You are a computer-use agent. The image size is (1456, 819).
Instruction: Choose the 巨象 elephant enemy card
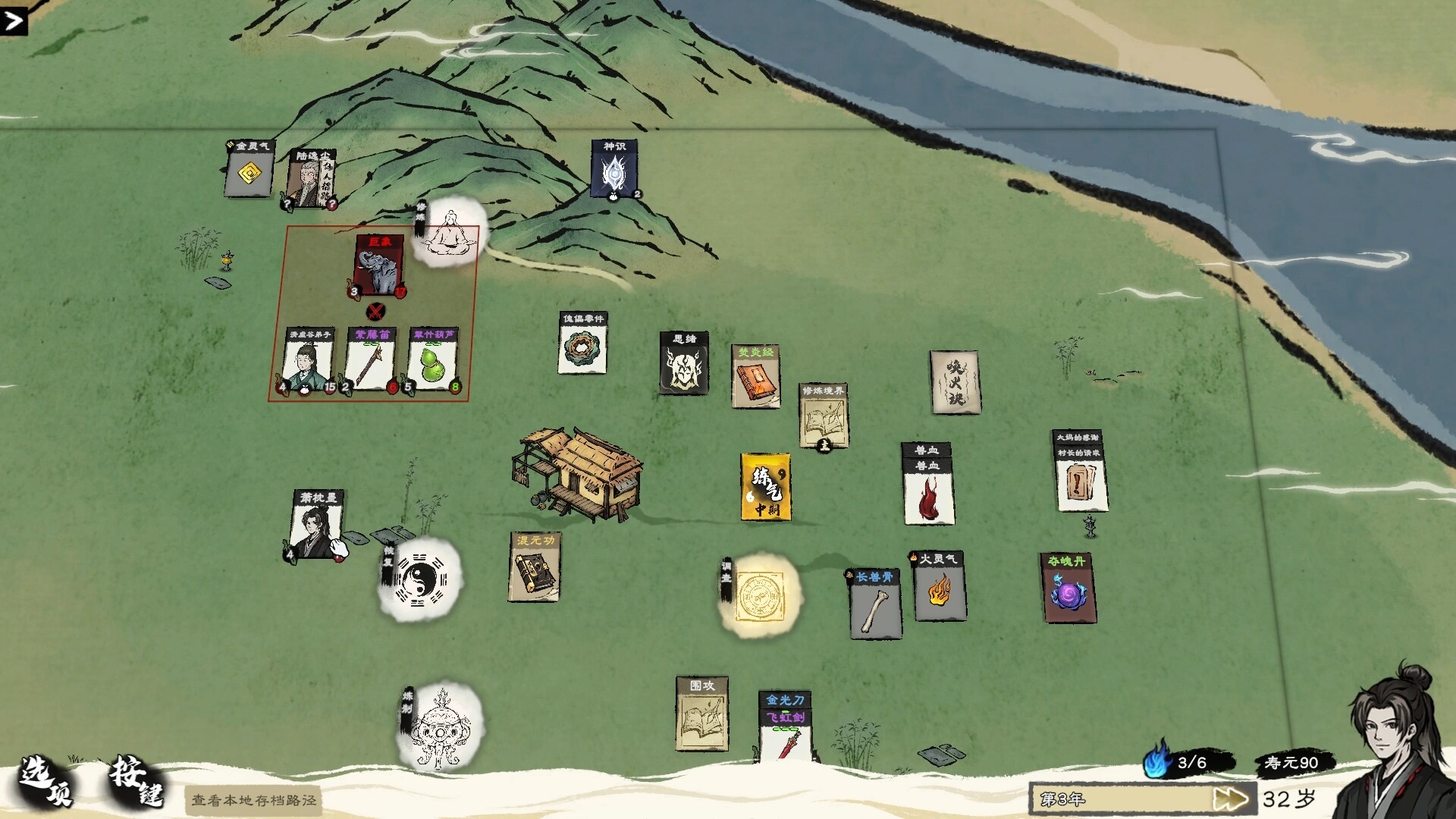coord(379,265)
